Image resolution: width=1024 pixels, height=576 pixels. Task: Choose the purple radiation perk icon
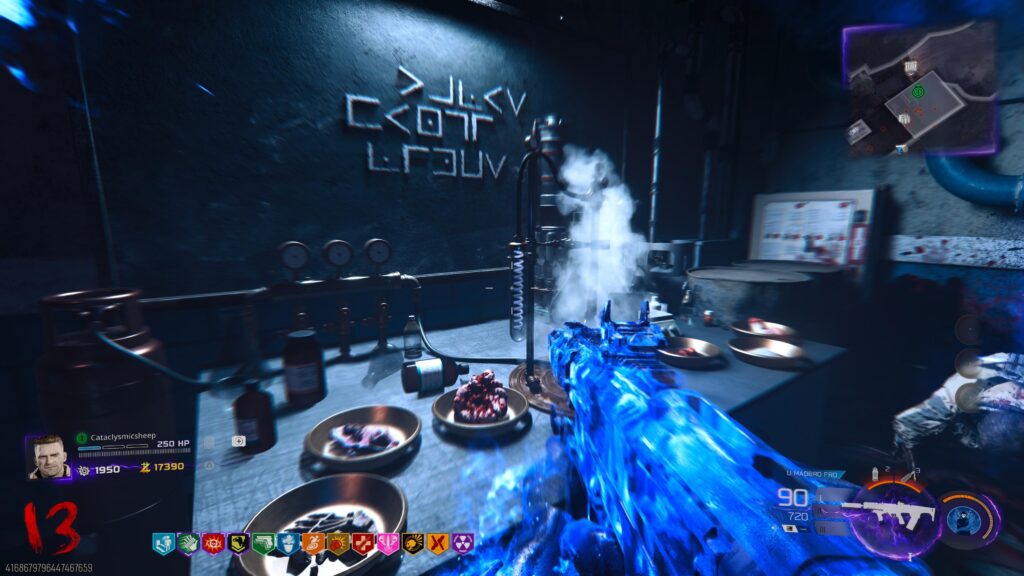tap(462, 543)
